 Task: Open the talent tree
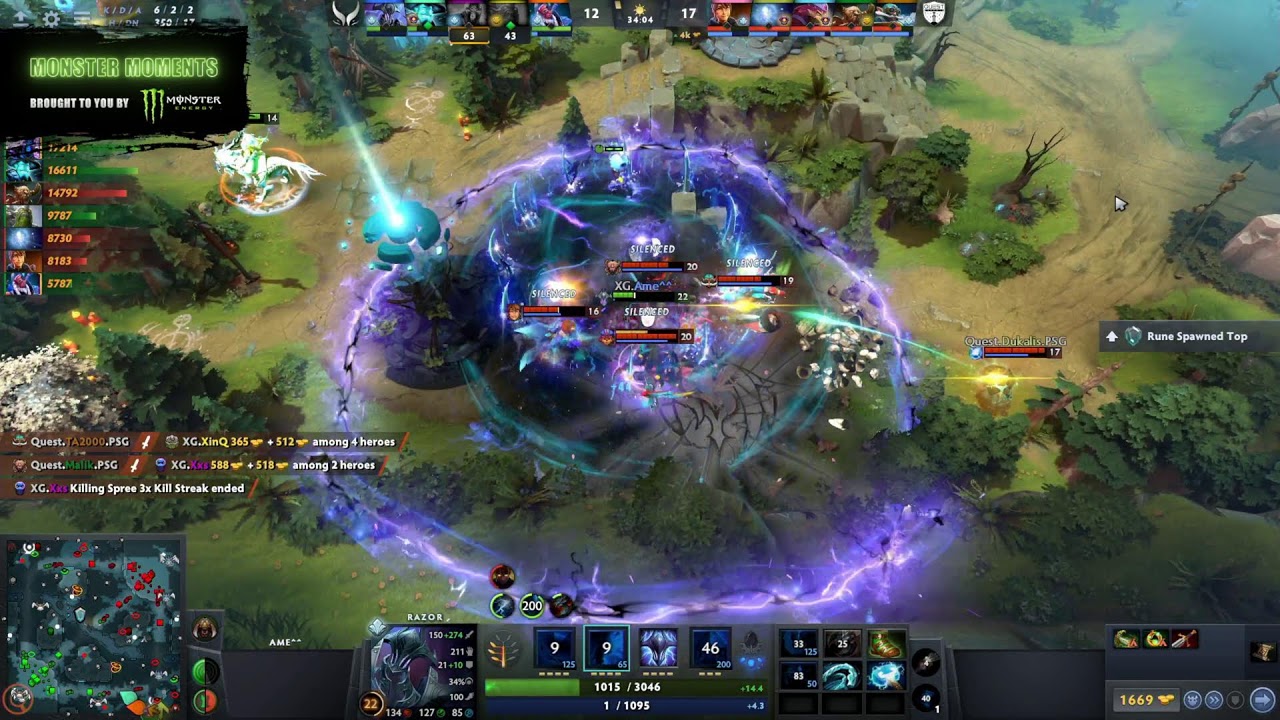click(x=503, y=653)
